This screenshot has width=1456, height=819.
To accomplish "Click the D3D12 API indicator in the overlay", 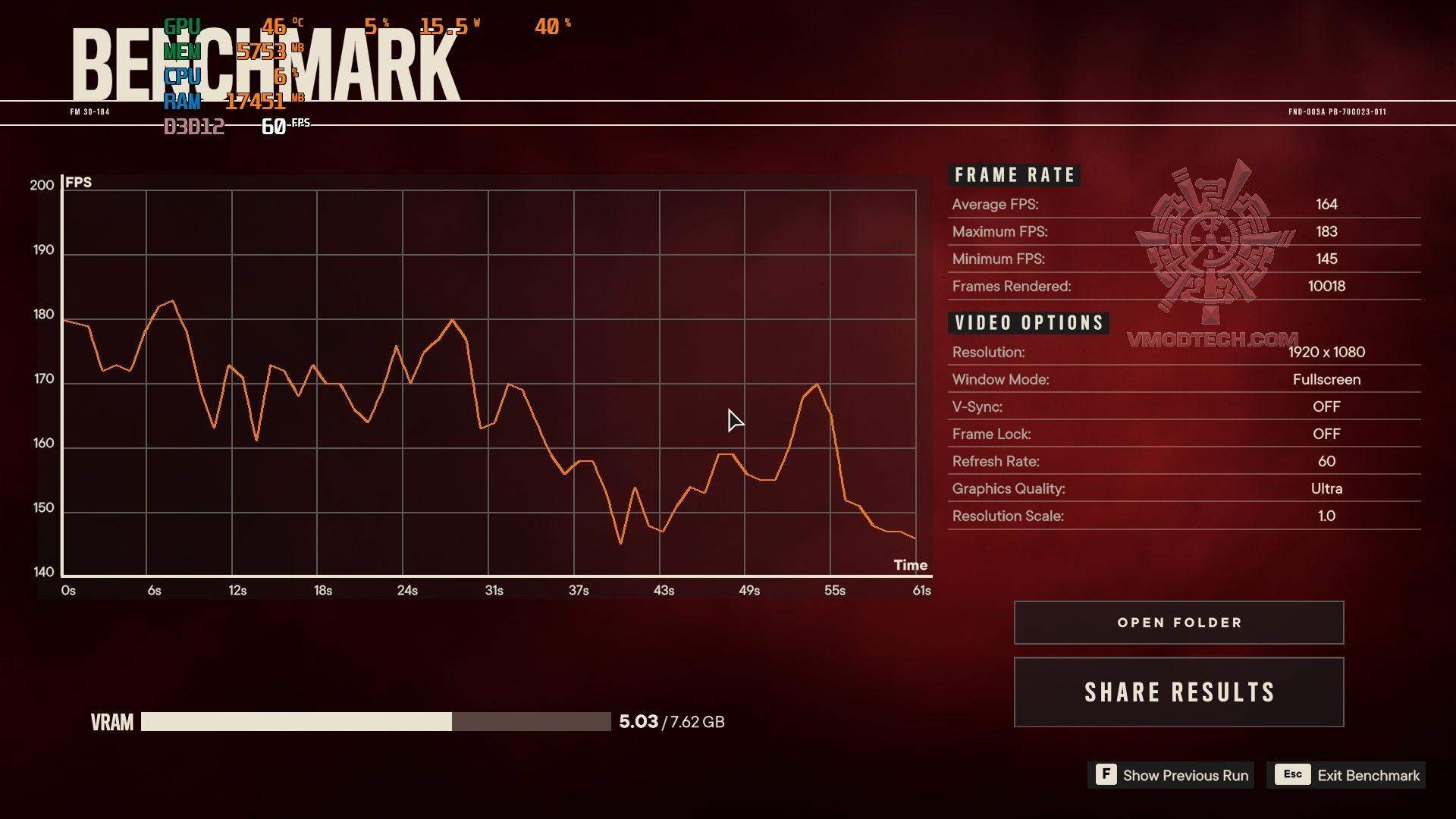I will 195,126.
